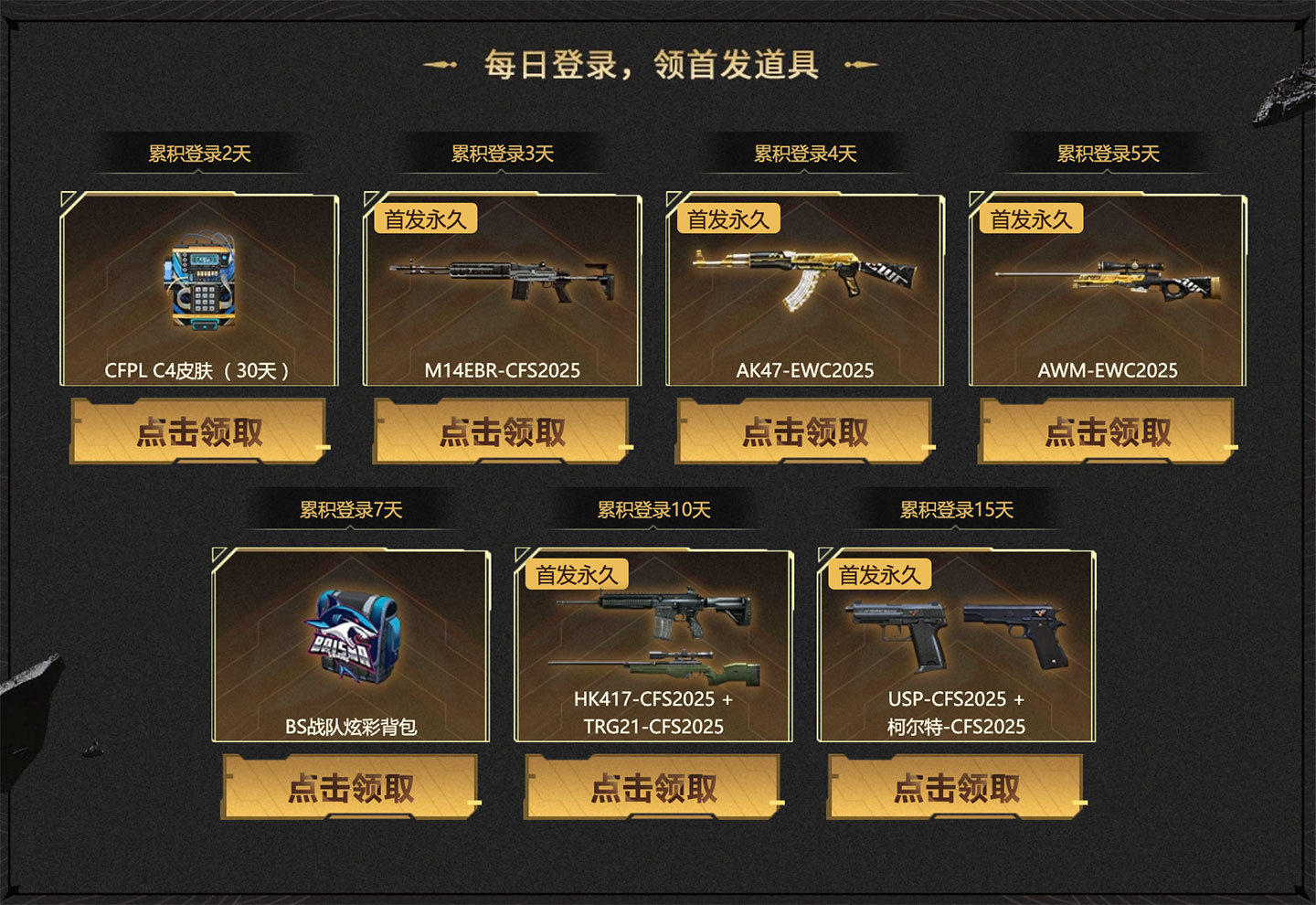Screen dimensions: 1316x905
Task: Click 点击领取 under CFPL C4皮肤
Action: point(196,430)
